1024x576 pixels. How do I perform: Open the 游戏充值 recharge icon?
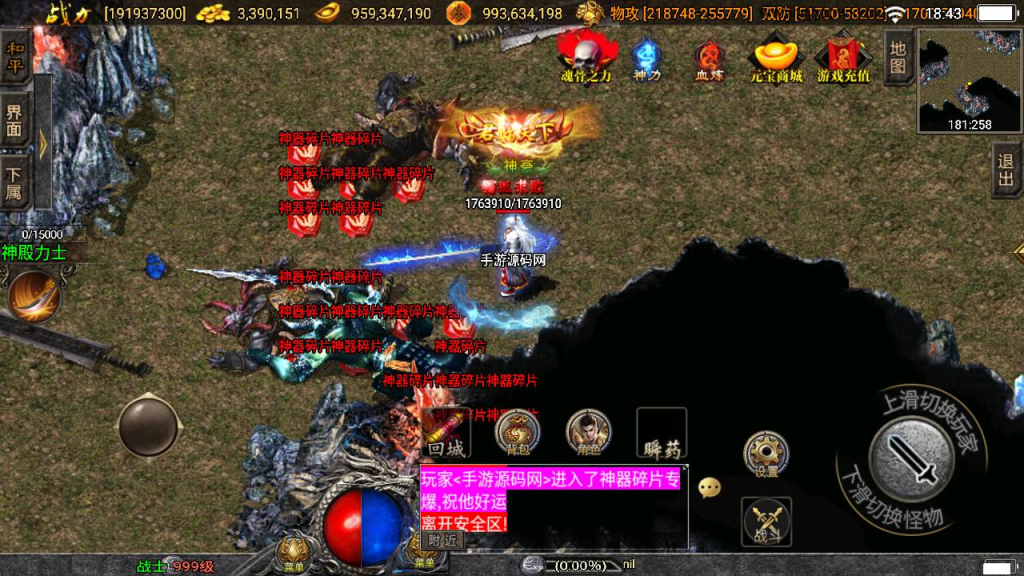(x=843, y=58)
